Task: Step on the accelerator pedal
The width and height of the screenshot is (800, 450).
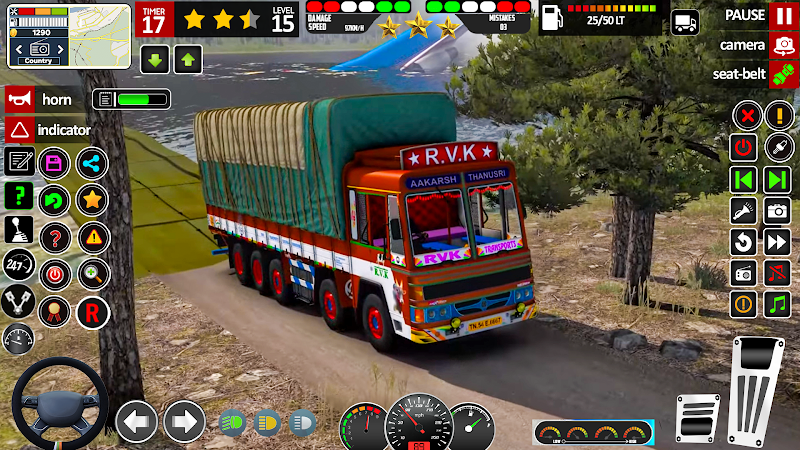Action: click(x=758, y=388)
